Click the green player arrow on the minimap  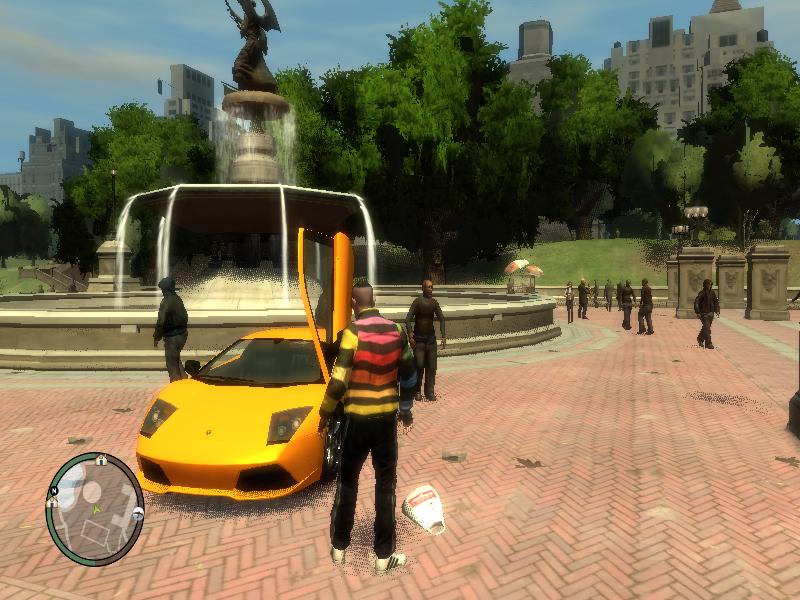click(97, 510)
